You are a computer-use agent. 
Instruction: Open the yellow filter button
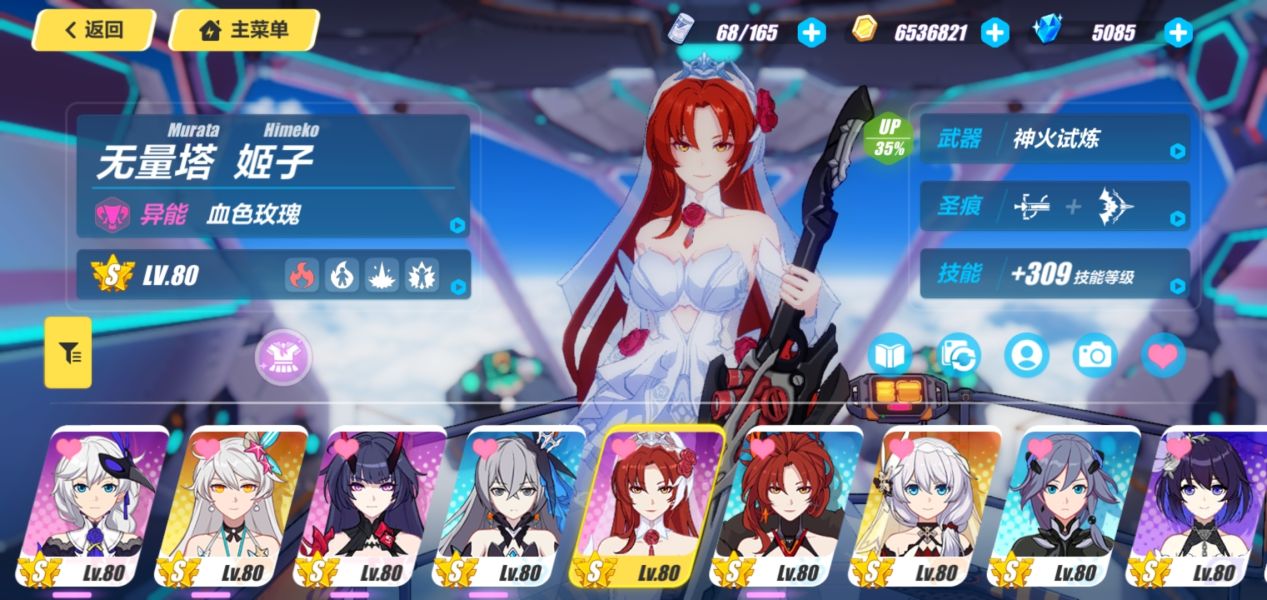(68, 352)
